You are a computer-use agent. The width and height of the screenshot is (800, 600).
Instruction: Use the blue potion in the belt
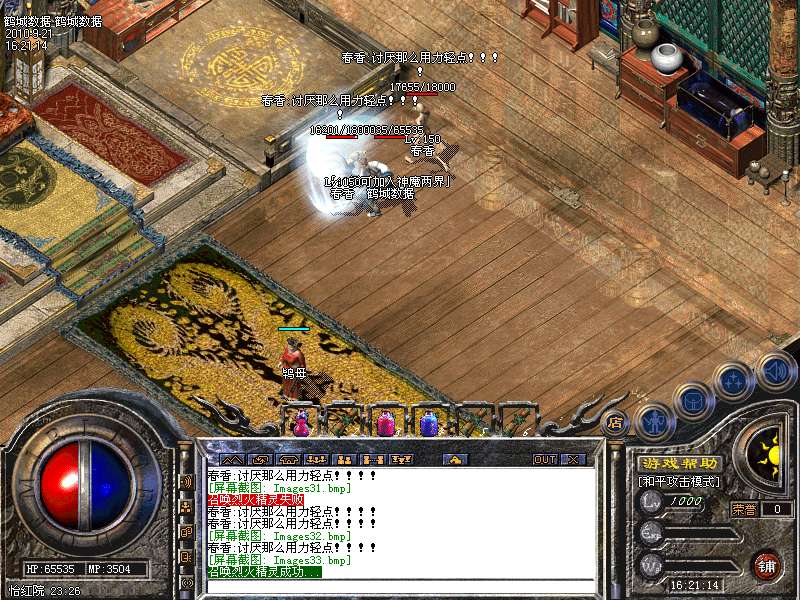(429, 423)
